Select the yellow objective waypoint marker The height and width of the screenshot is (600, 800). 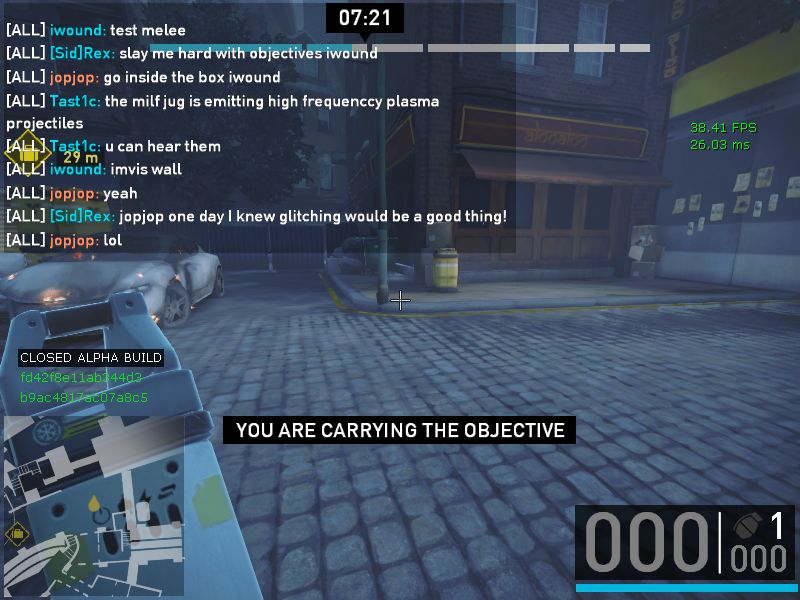click(29, 155)
